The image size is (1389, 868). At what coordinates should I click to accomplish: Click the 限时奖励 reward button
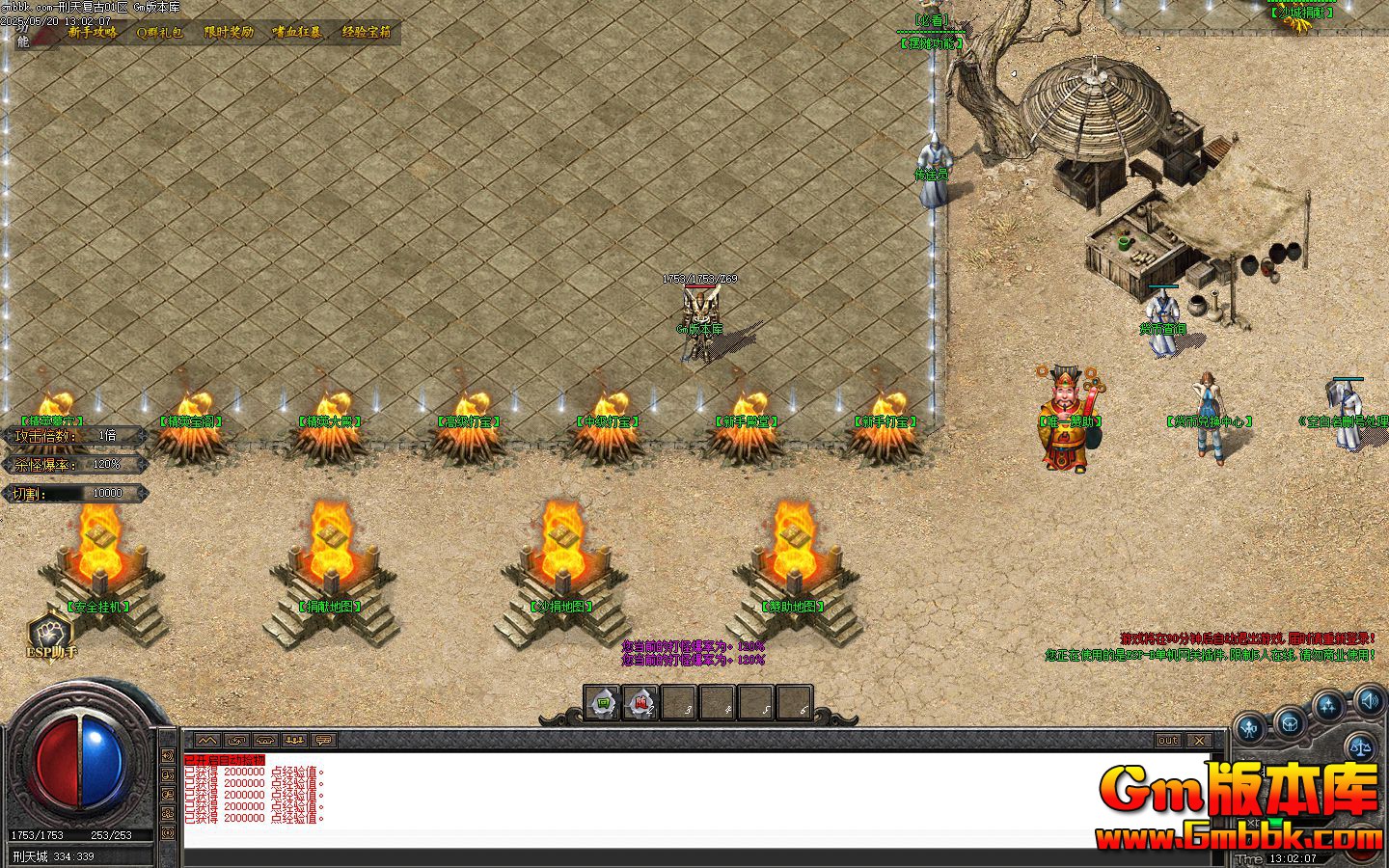[228, 32]
